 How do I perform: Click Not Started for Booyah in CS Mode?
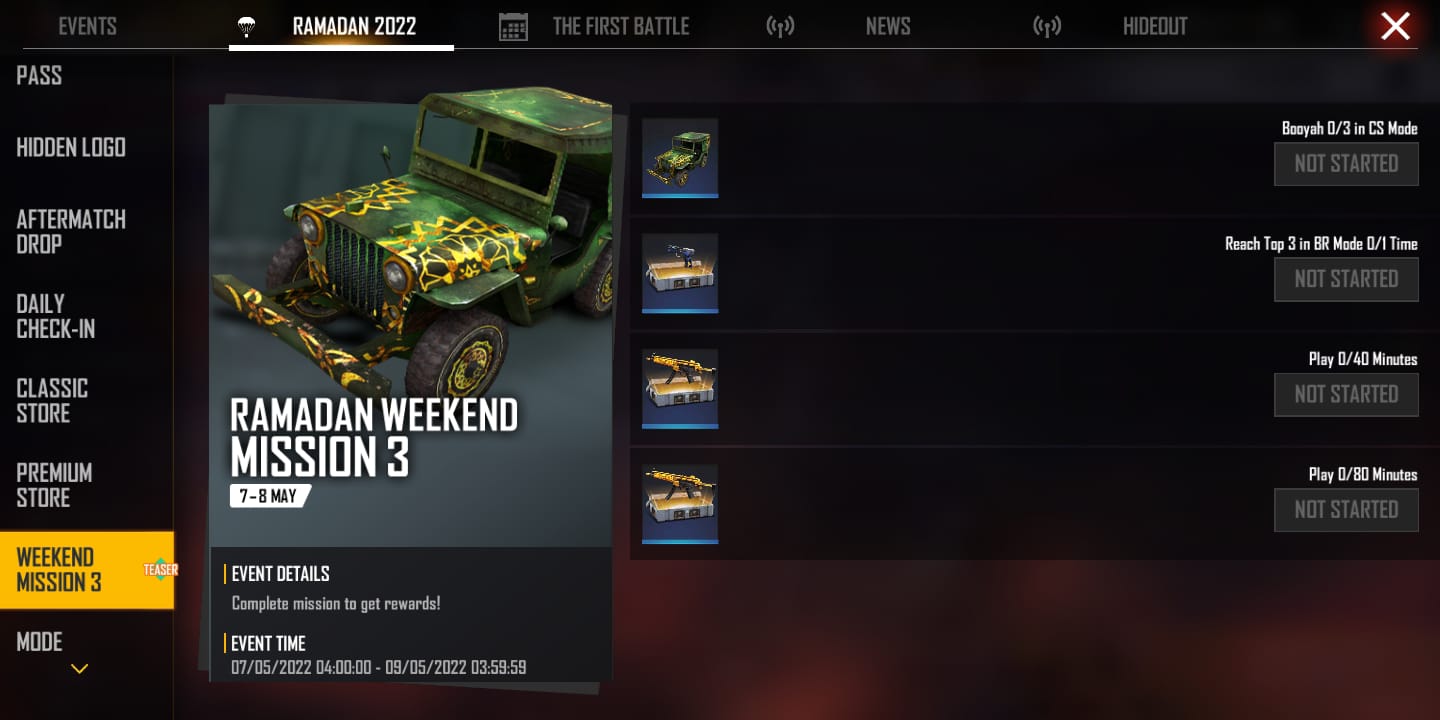pos(1346,164)
